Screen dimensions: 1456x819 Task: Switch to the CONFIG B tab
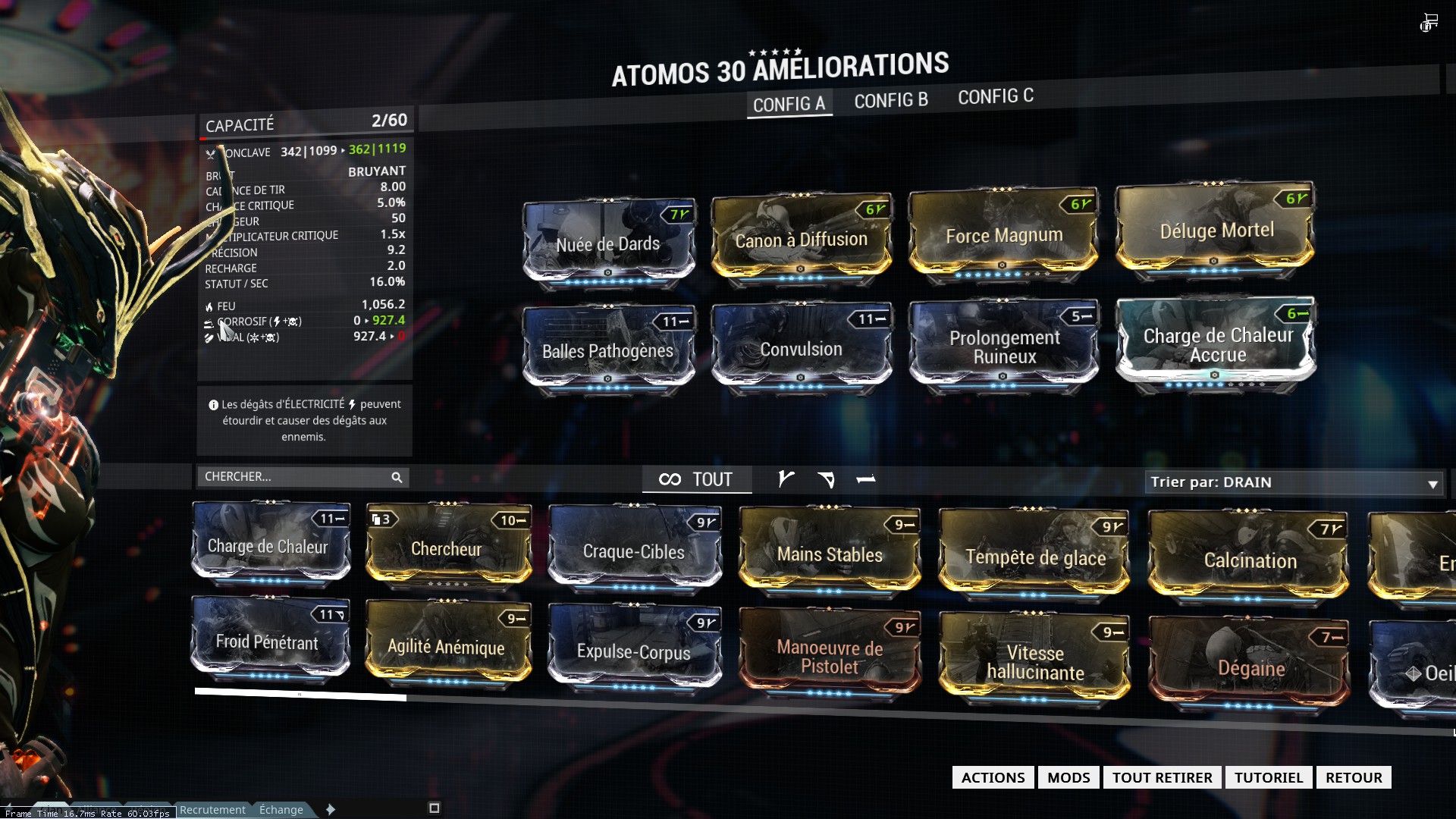point(891,100)
